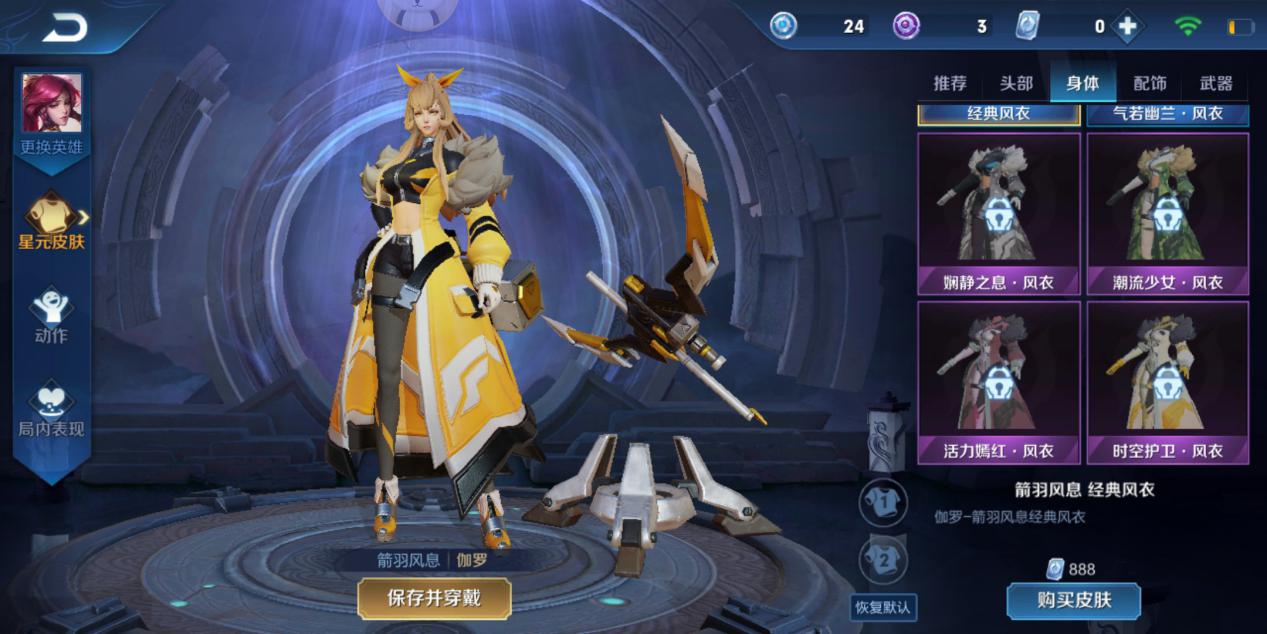Viewport: 1267px width, 634px height.
Task: Switch to the 武器 weapon tab
Action: (1216, 84)
